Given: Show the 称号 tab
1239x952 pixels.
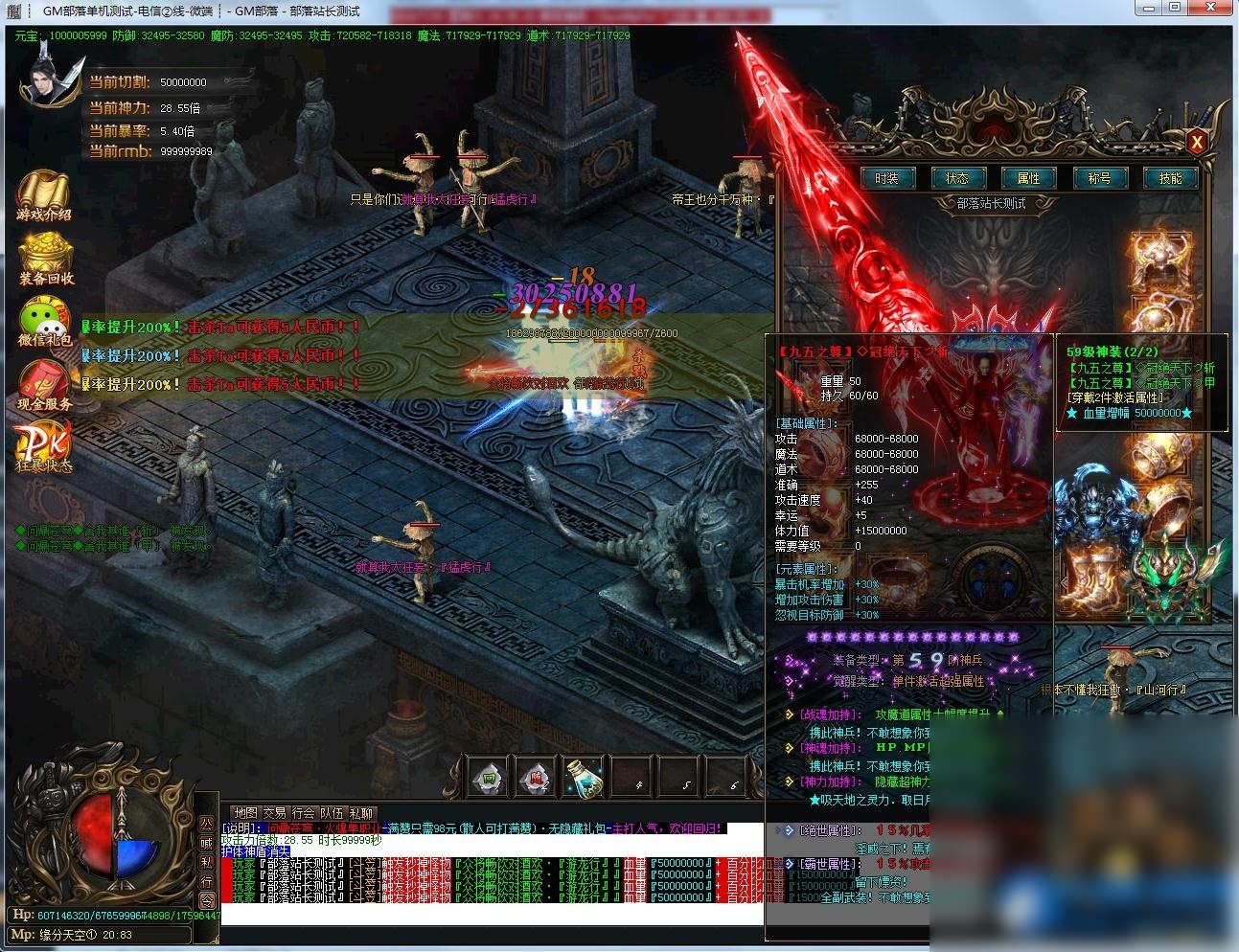Looking at the screenshot, I should [1099, 178].
